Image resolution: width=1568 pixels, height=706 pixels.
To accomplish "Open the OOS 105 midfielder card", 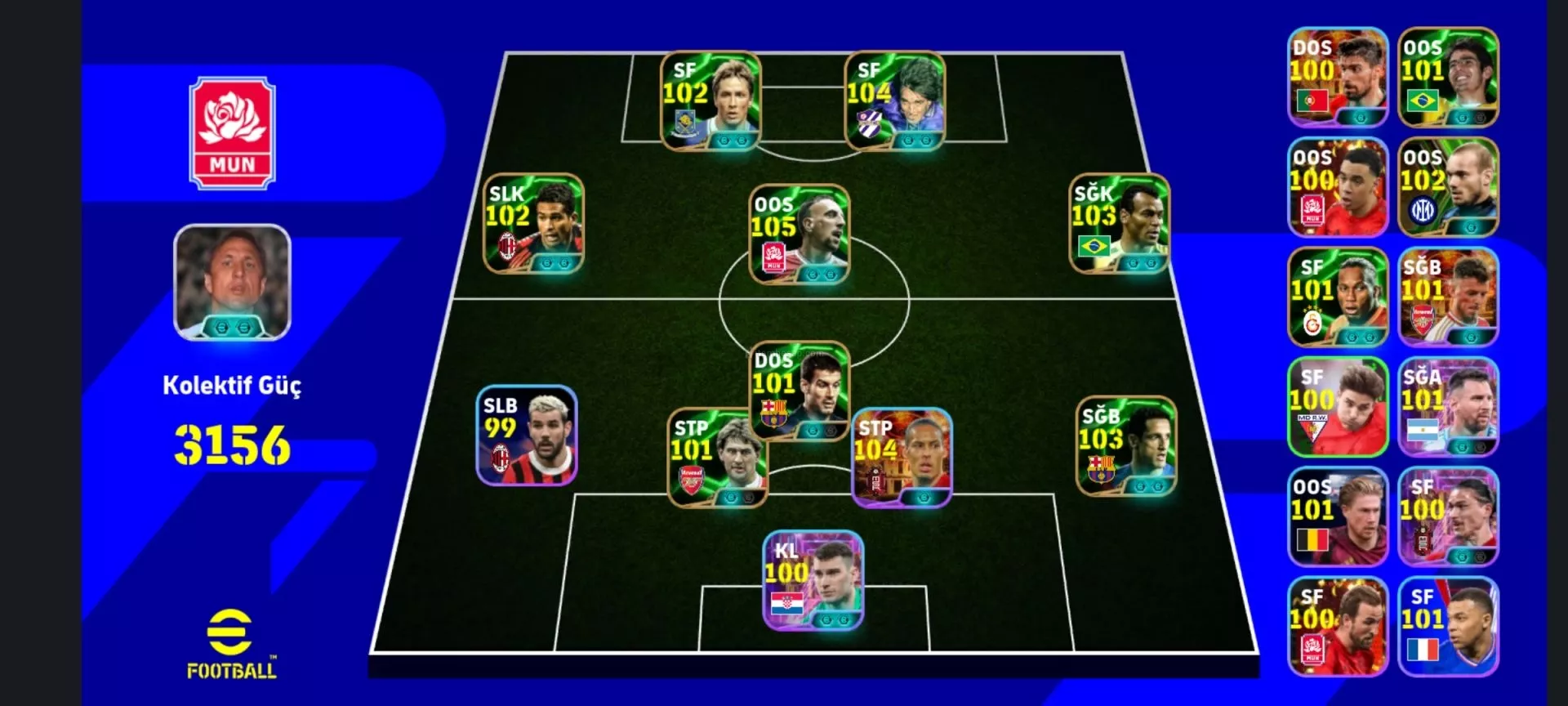I will pyautogui.click(x=799, y=235).
